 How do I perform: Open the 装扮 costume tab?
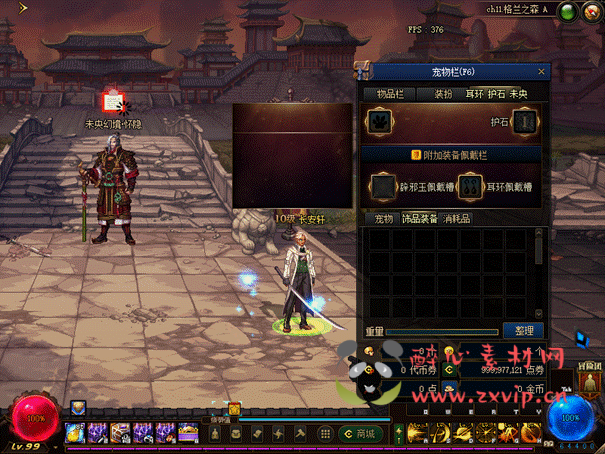(x=443, y=93)
